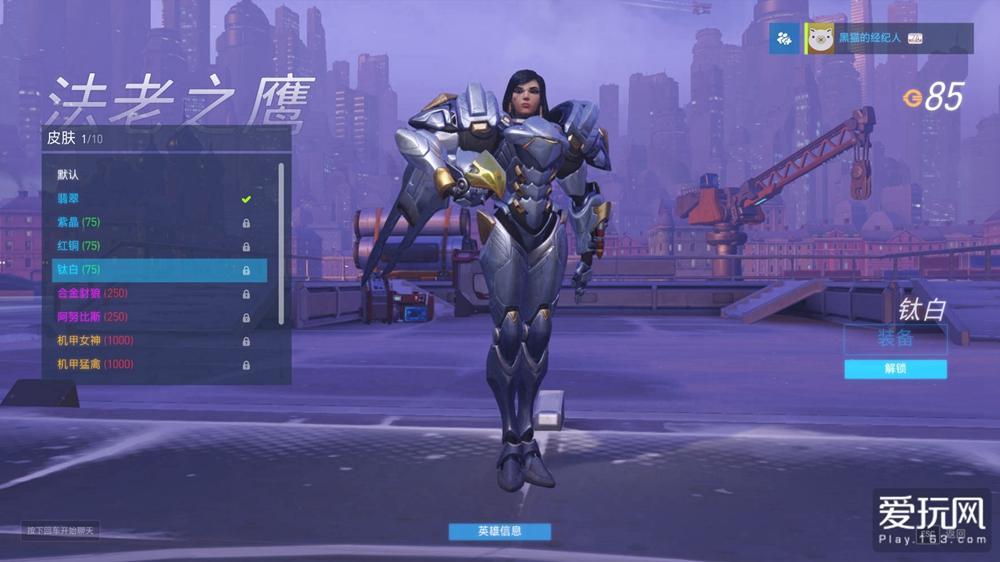The width and height of the screenshot is (1000, 562).
Task: Open 英雄信息 hero information
Action: pyautogui.click(x=499, y=531)
